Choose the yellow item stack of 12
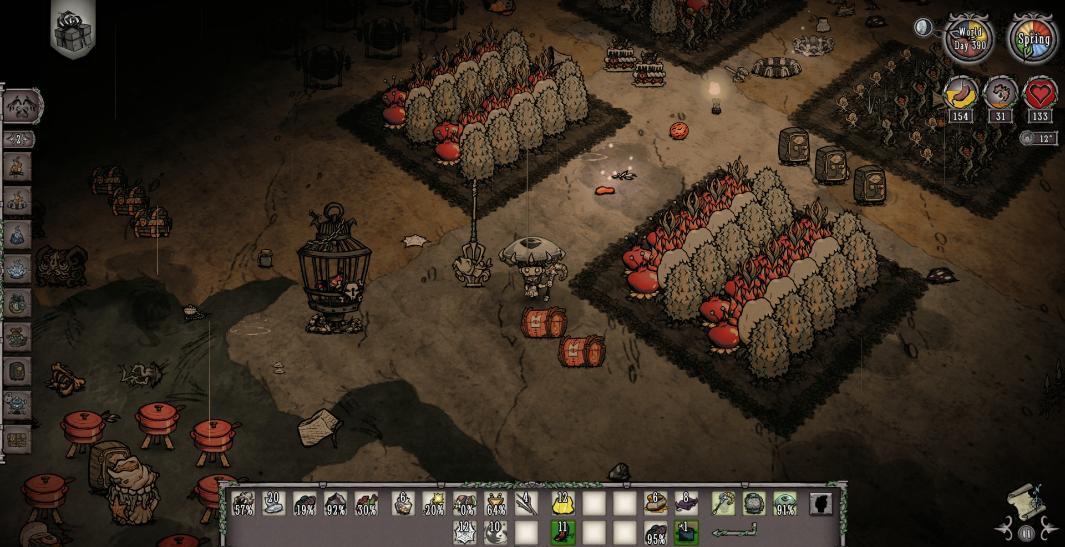 point(563,503)
